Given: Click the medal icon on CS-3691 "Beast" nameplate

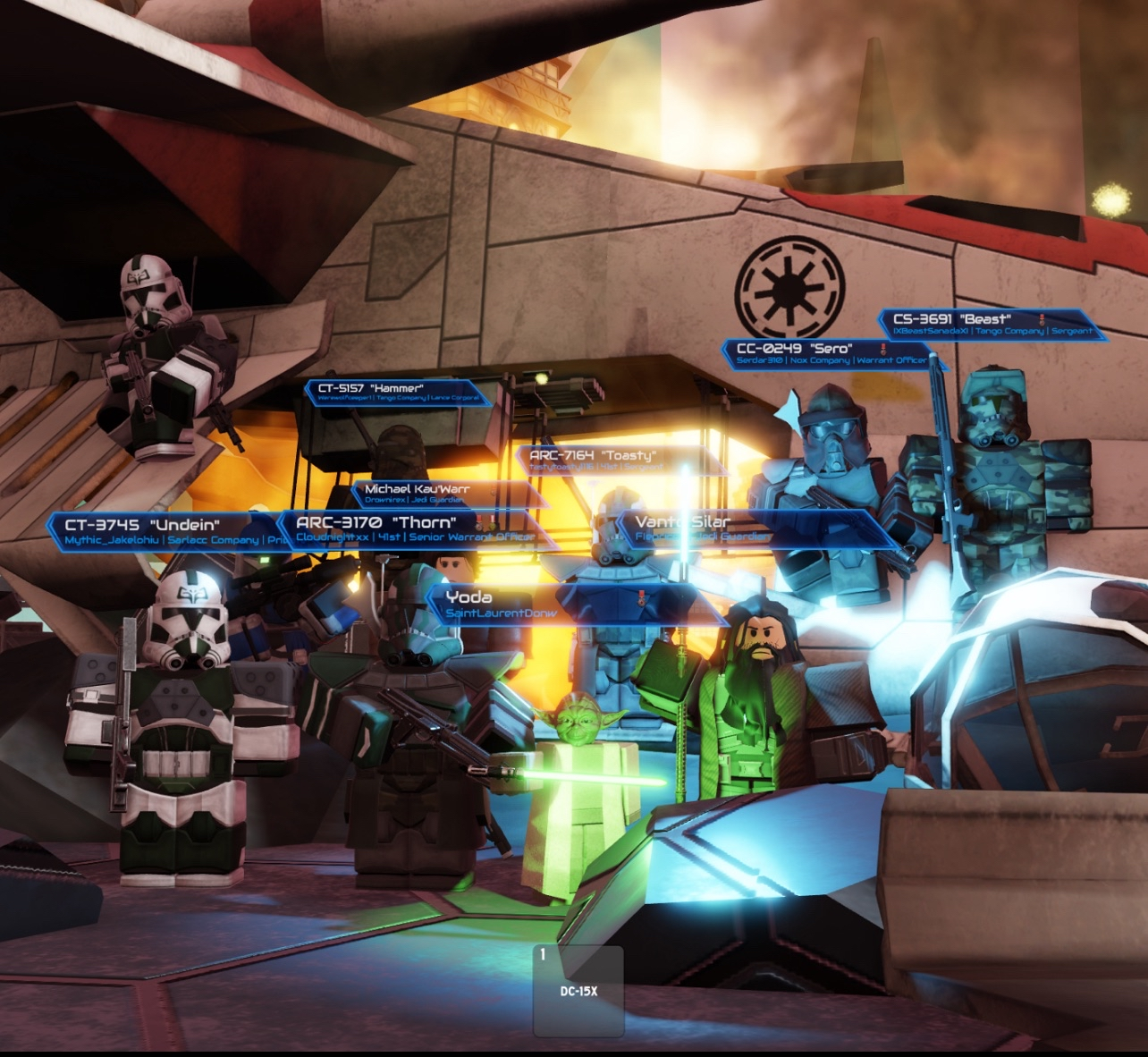Looking at the screenshot, I should pos(1043,318).
